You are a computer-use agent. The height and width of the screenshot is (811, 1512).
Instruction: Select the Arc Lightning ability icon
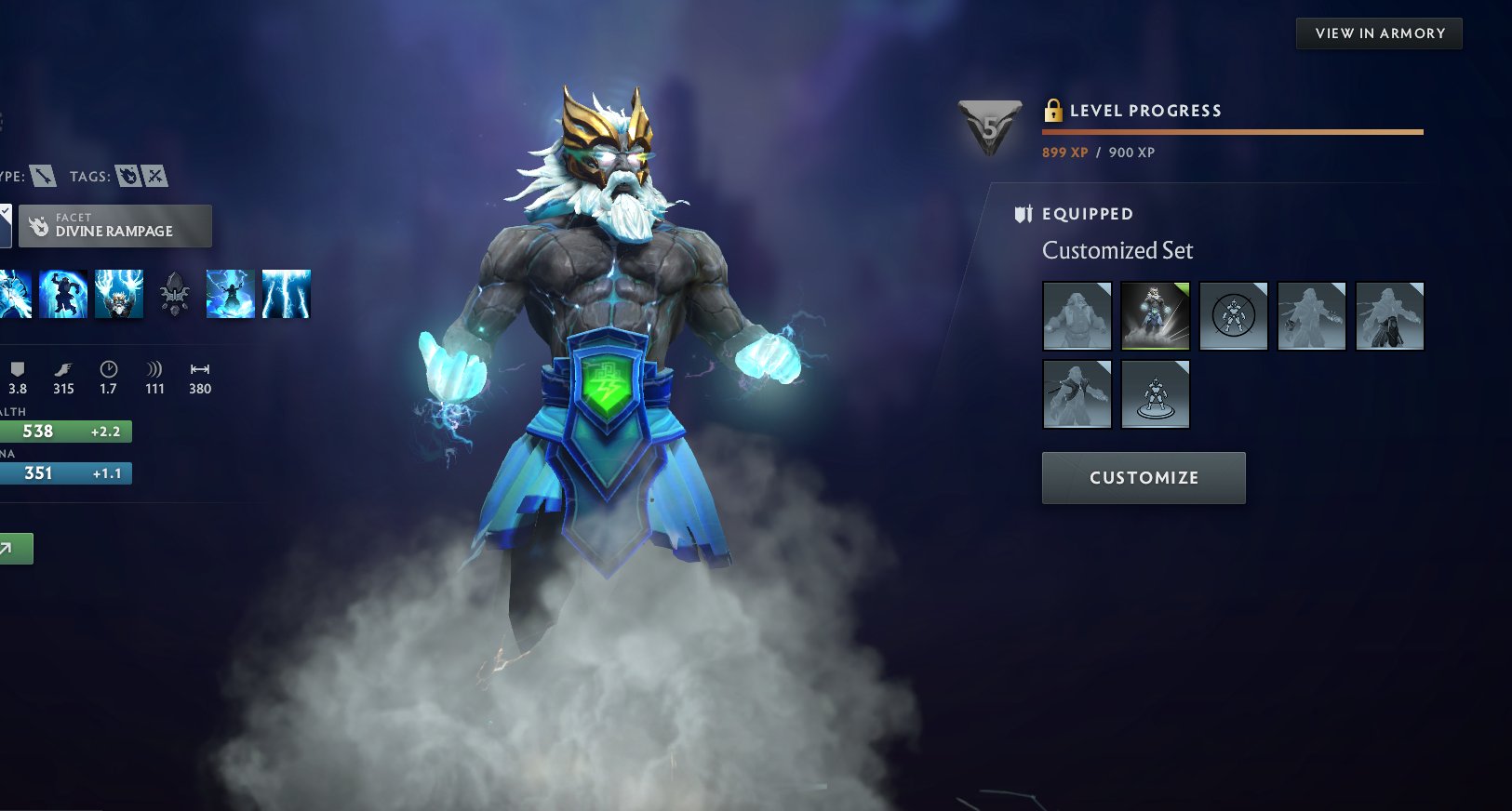(11, 293)
